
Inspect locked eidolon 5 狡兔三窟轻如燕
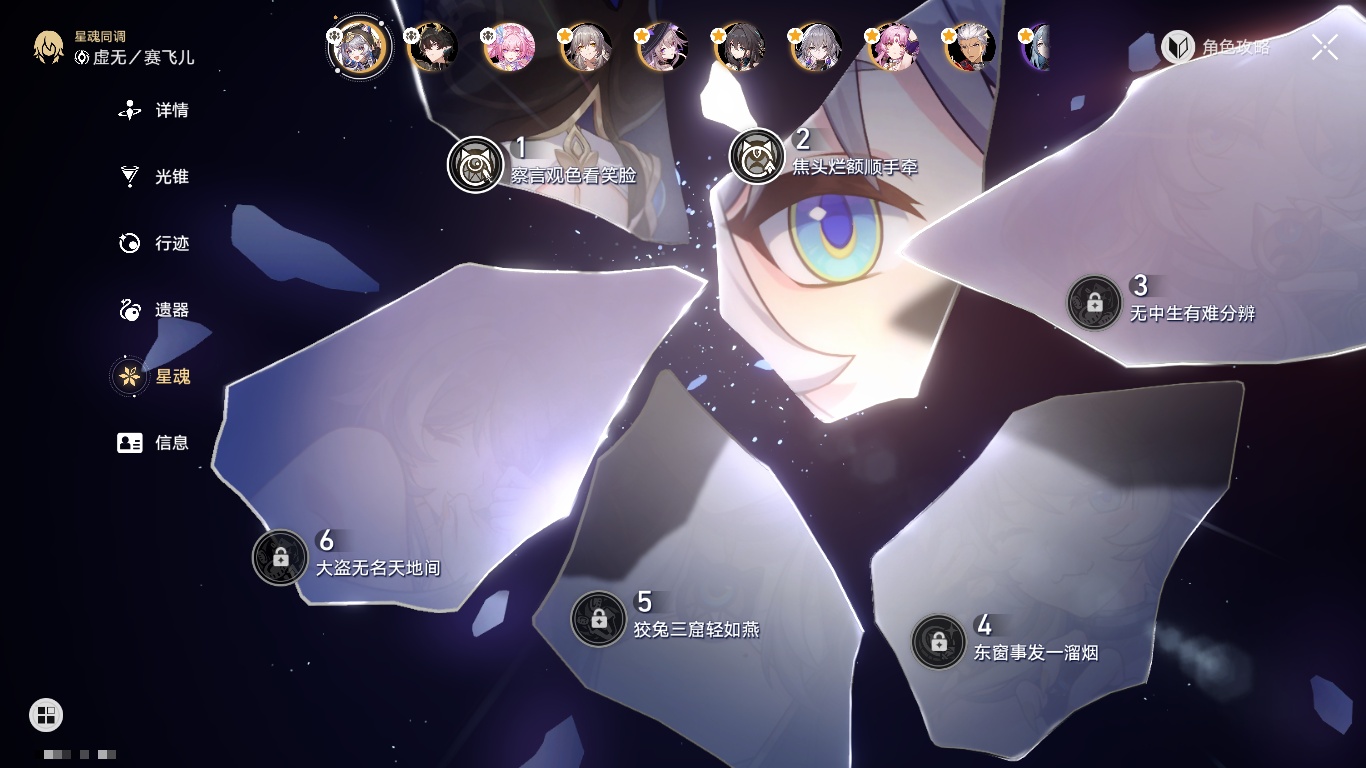(598, 619)
